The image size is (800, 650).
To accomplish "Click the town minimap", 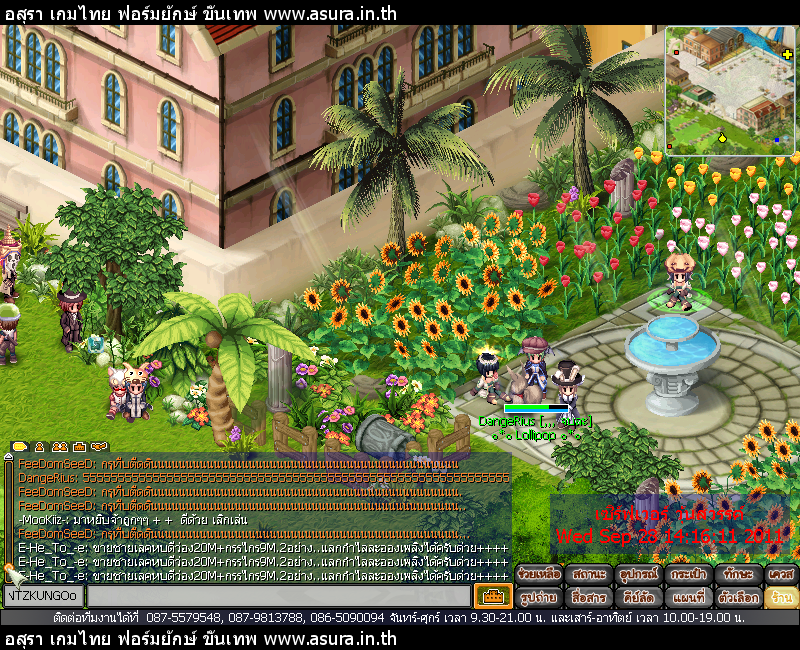I will point(729,92).
